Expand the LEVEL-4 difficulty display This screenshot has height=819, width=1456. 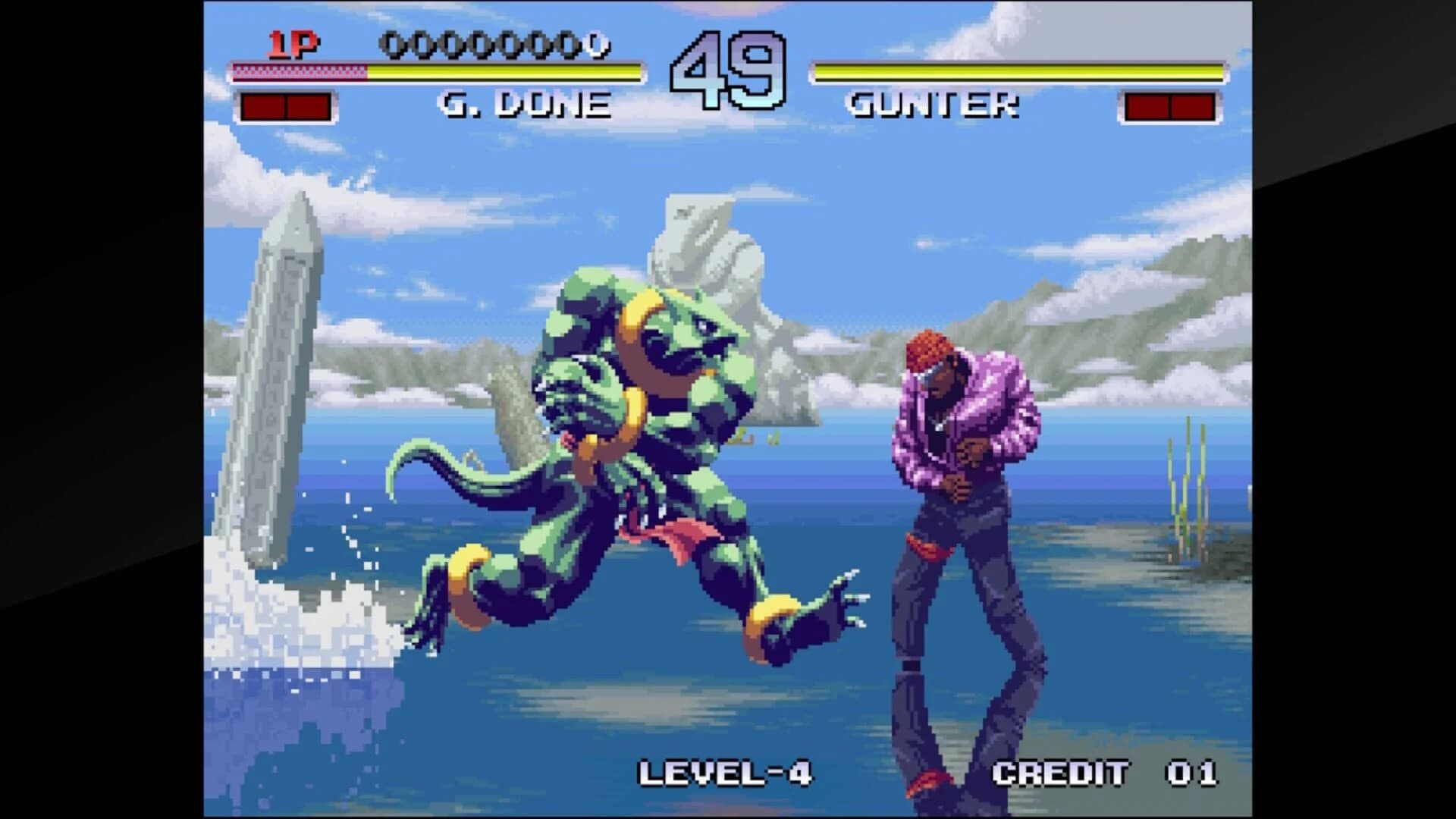point(728,771)
